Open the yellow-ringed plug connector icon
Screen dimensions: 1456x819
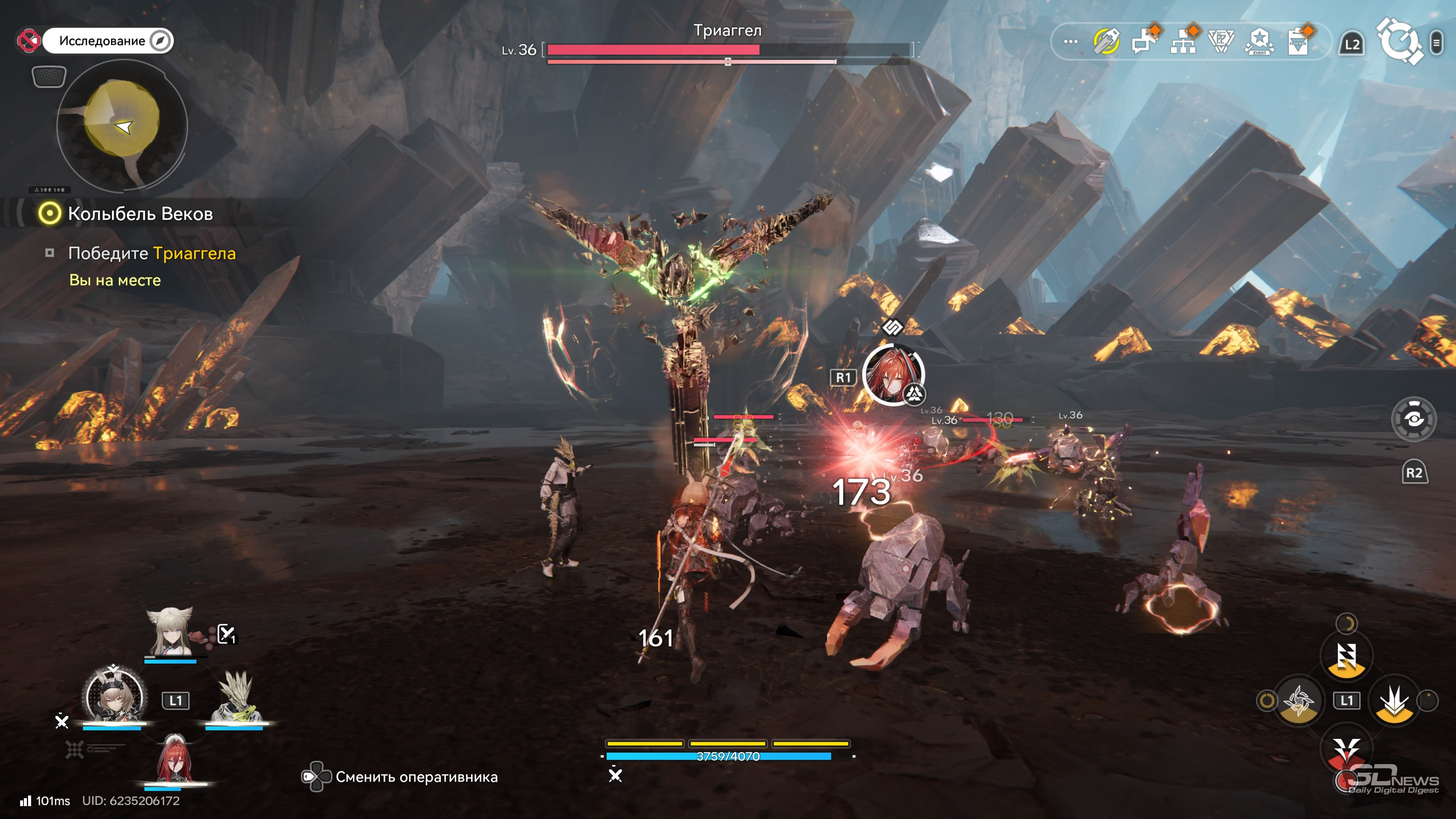[x=1106, y=42]
